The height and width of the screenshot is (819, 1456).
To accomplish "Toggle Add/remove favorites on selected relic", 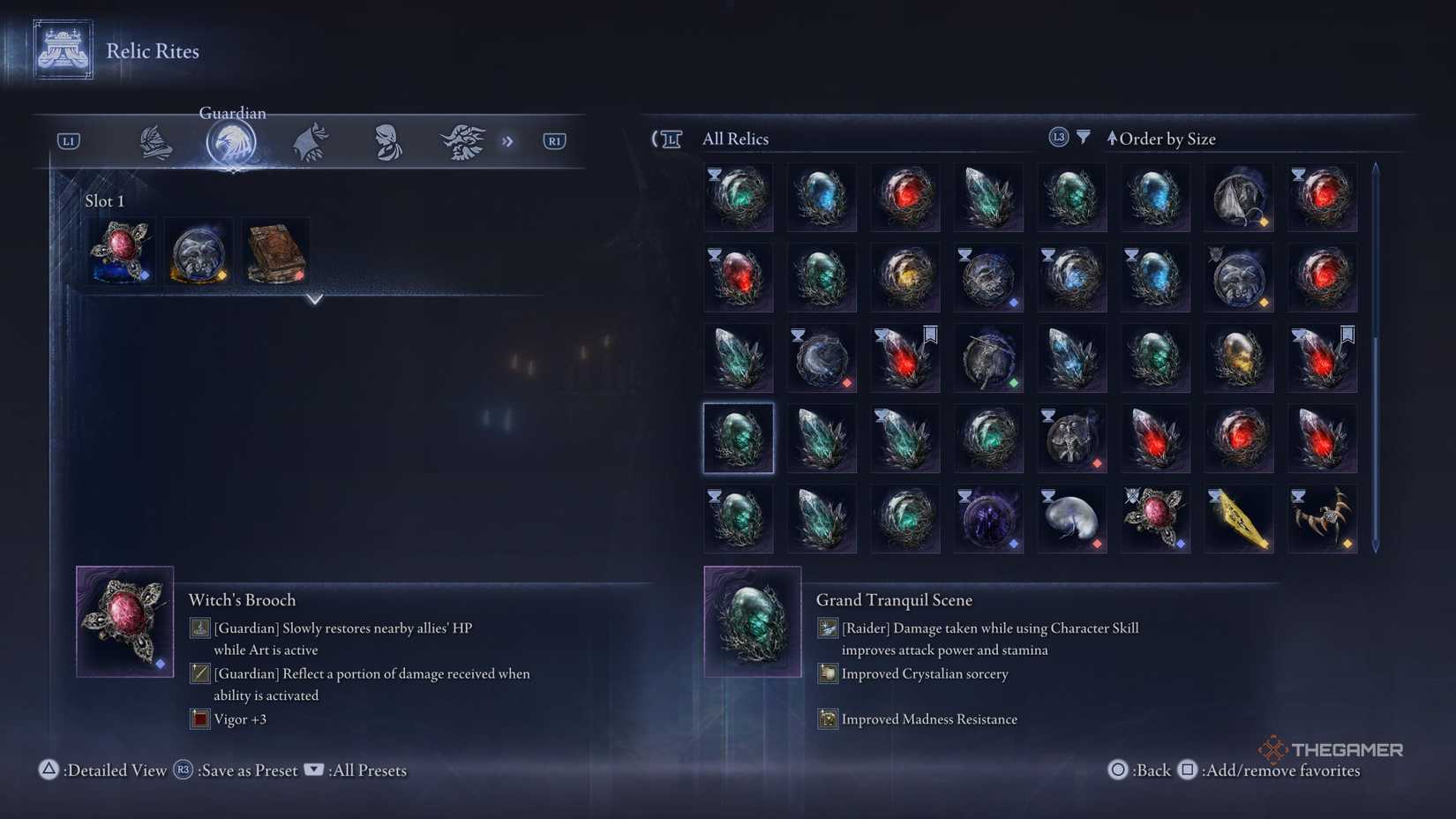I will pos(1187,770).
